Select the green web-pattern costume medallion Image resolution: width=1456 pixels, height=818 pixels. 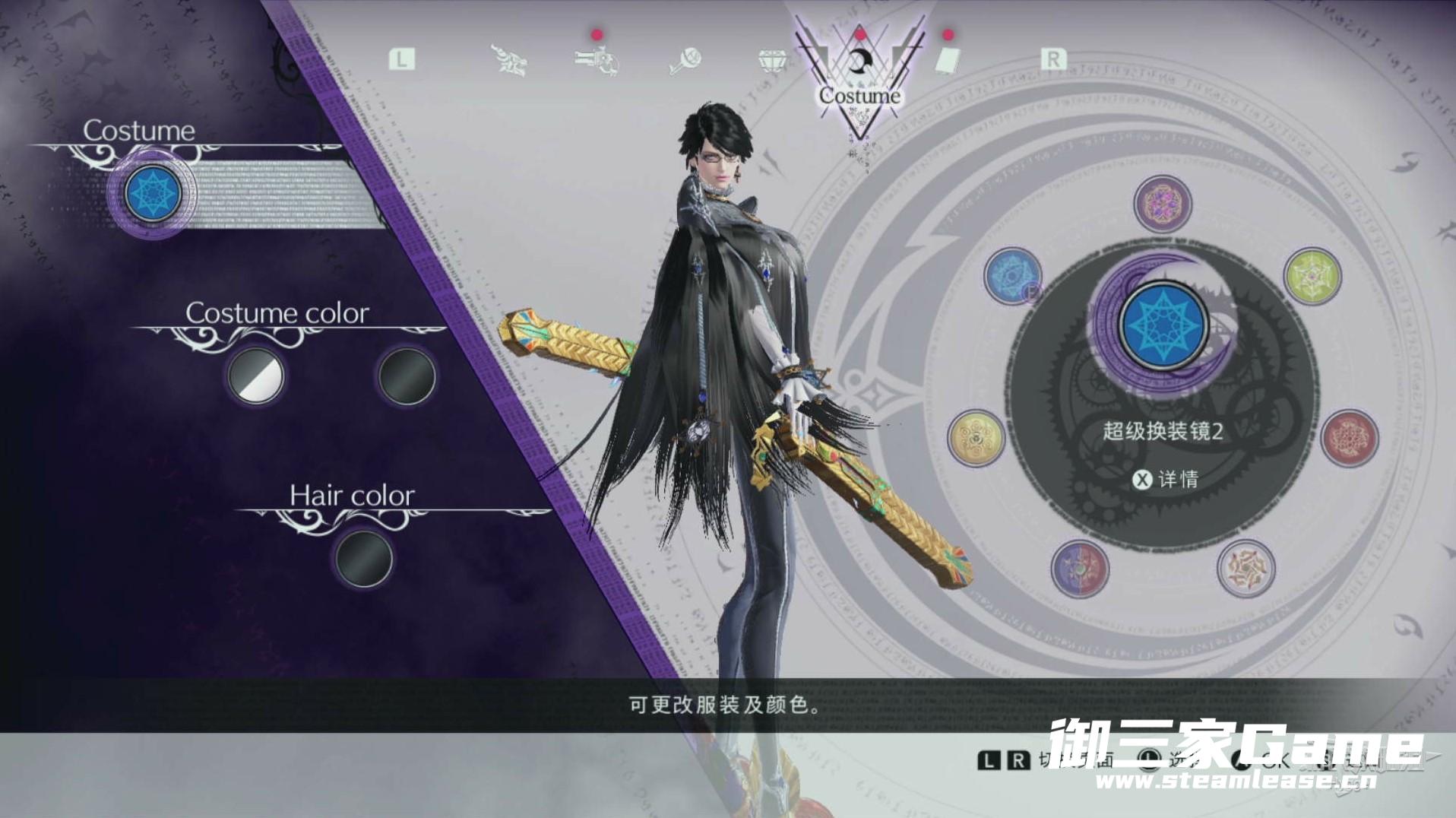click(x=1312, y=276)
